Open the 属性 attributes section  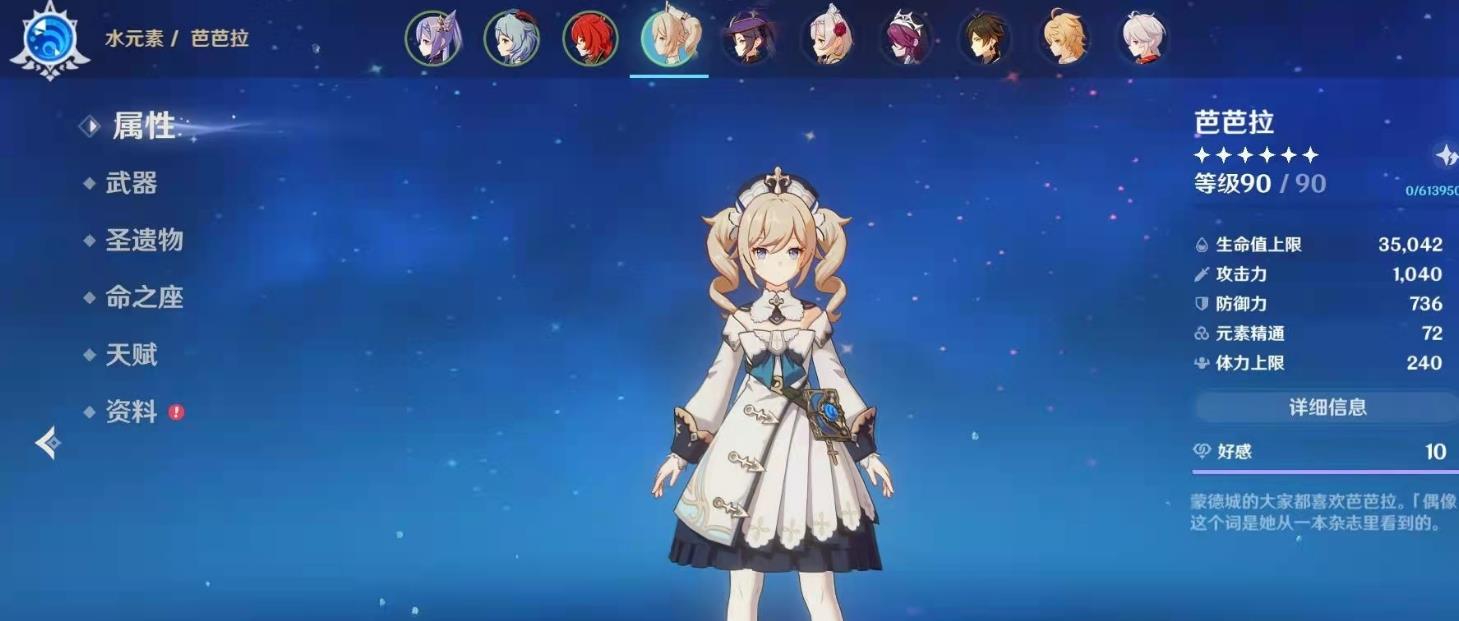pos(143,126)
